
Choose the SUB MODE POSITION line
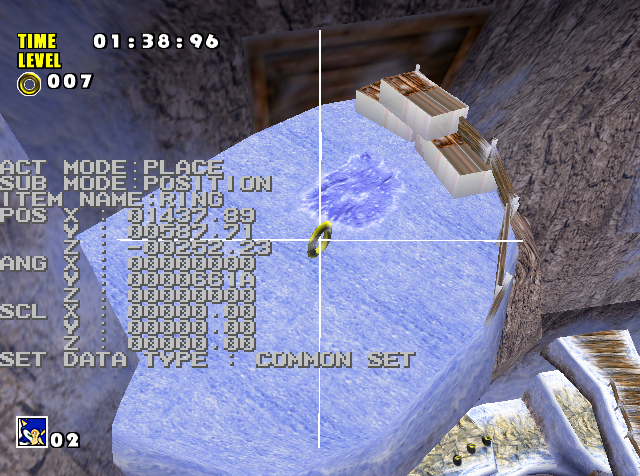point(135,184)
